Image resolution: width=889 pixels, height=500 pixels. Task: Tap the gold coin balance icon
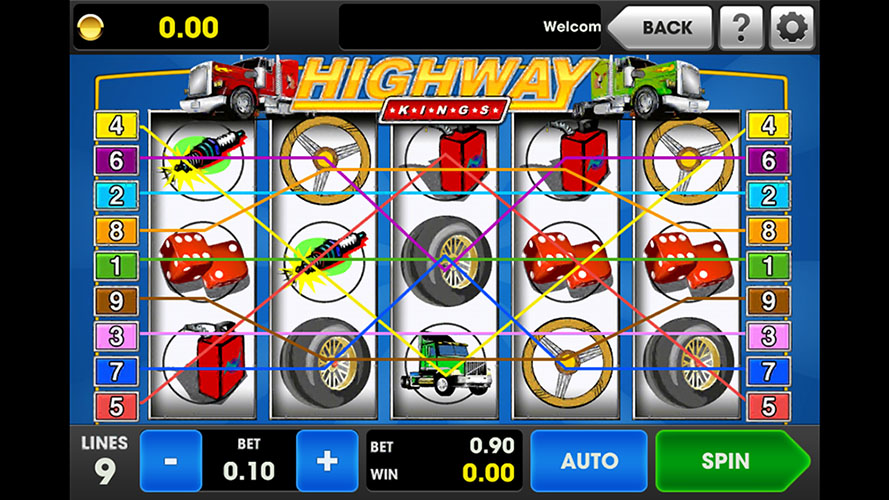[x=91, y=27]
